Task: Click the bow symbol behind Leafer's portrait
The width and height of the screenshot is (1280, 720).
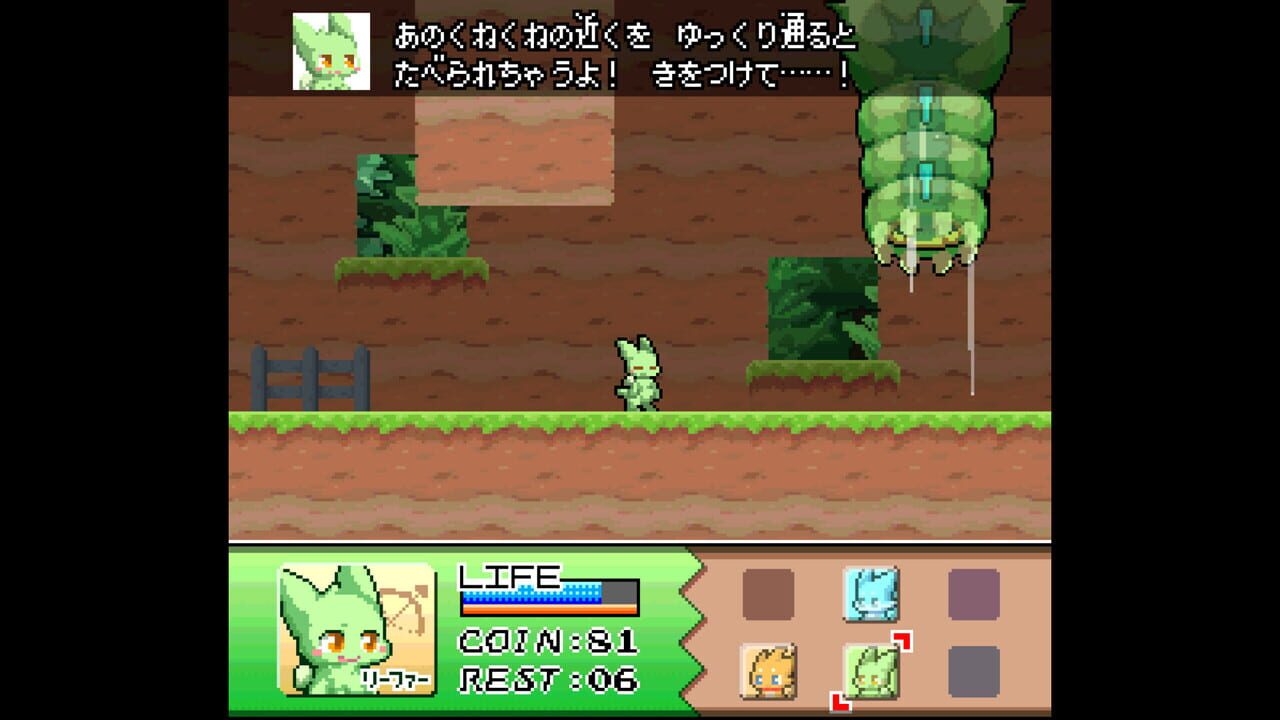Action: point(405,600)
